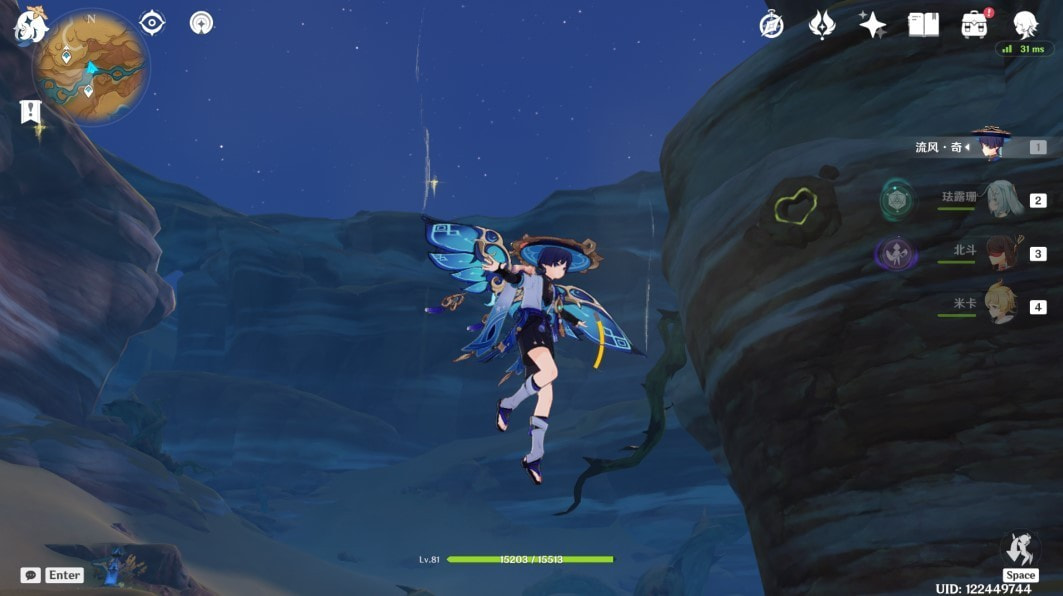Open the Wish star icon
This screenshot has height=596, width=1063.
(872, 25)
